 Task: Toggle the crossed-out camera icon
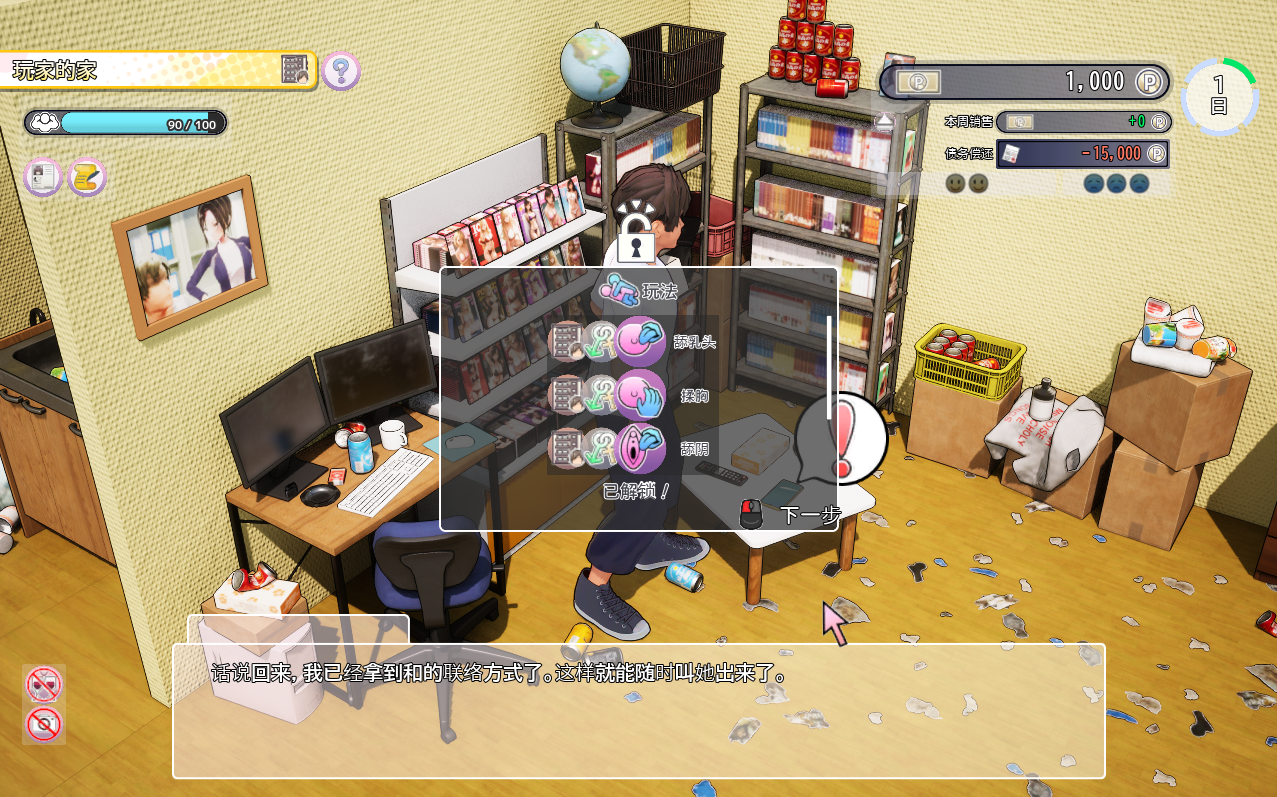click(x=44, y=724)
